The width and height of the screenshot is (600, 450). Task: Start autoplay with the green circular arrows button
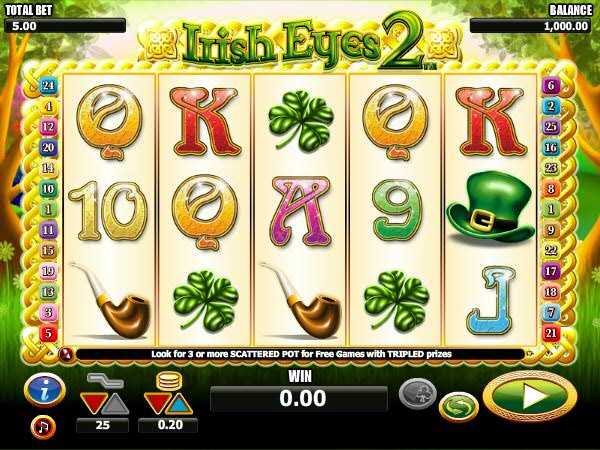(x=458, y=406)
